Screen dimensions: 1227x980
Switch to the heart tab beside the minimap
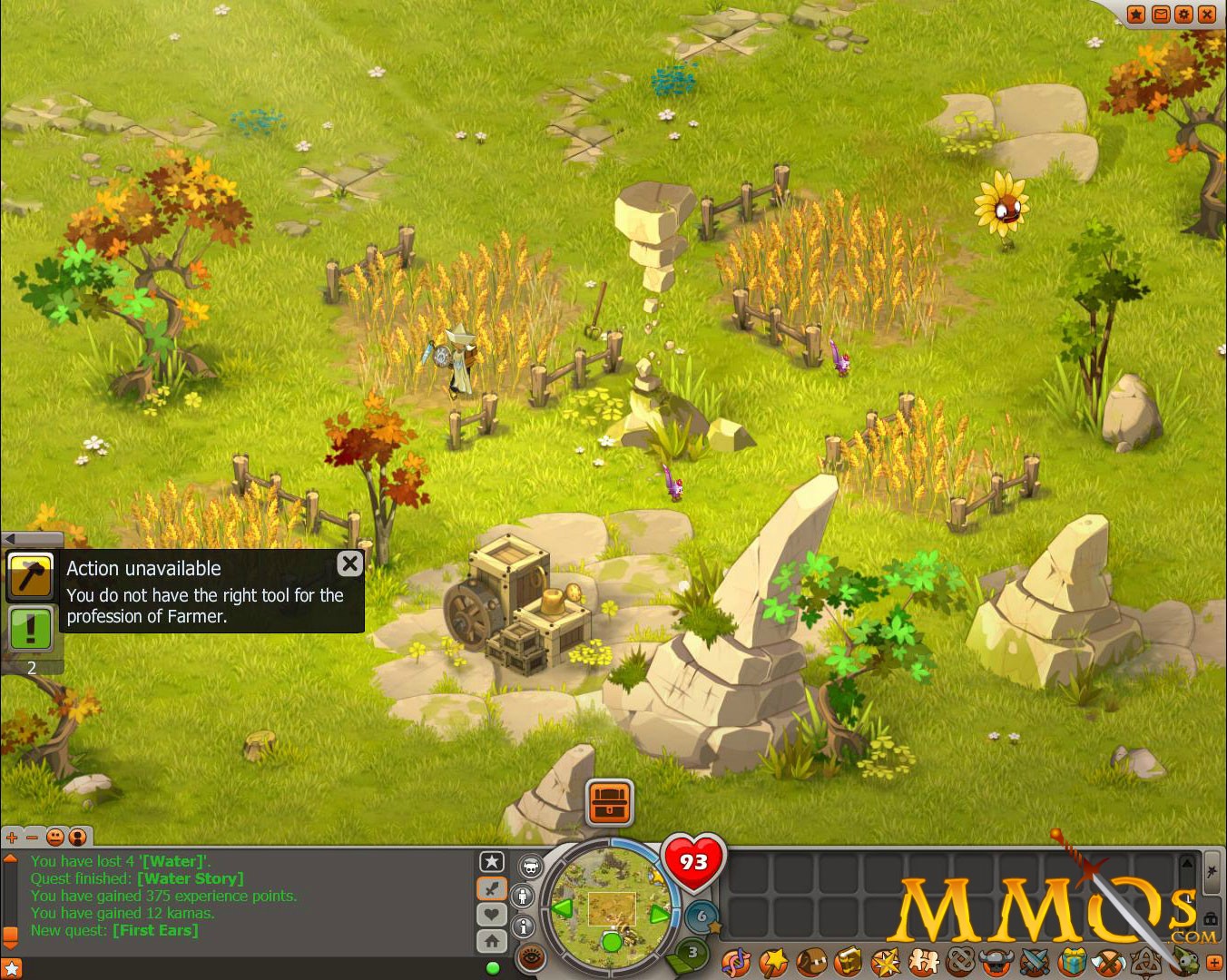tap(492, 915)
